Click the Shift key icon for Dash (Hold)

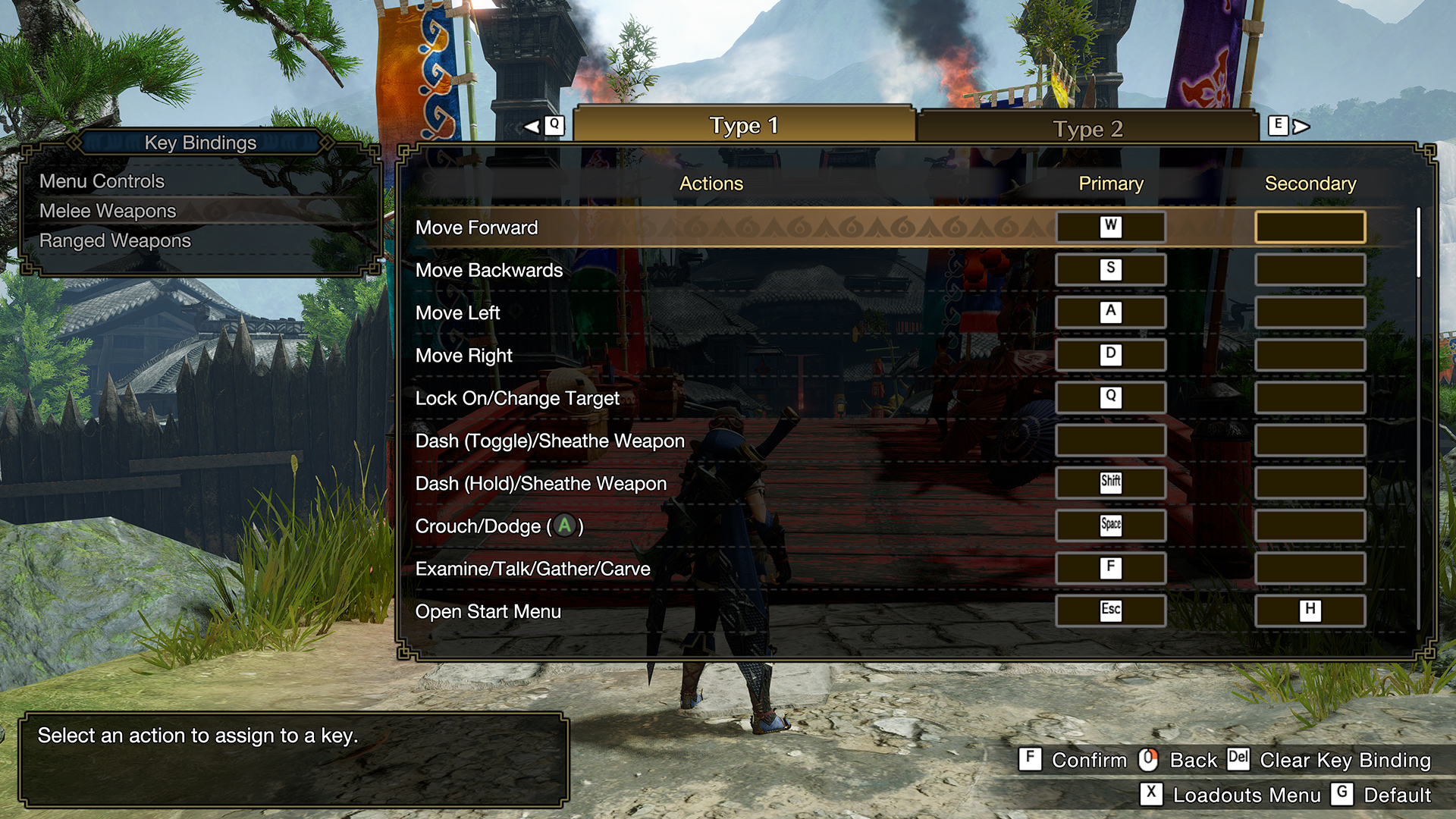coord(1110,482)
